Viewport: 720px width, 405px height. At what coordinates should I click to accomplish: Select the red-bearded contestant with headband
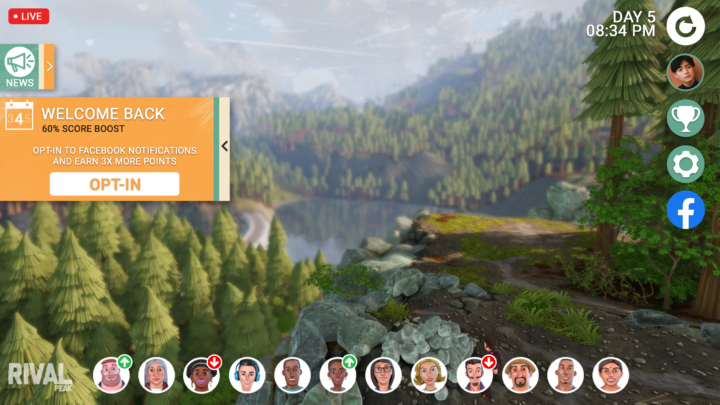click(x=110, y=375)
